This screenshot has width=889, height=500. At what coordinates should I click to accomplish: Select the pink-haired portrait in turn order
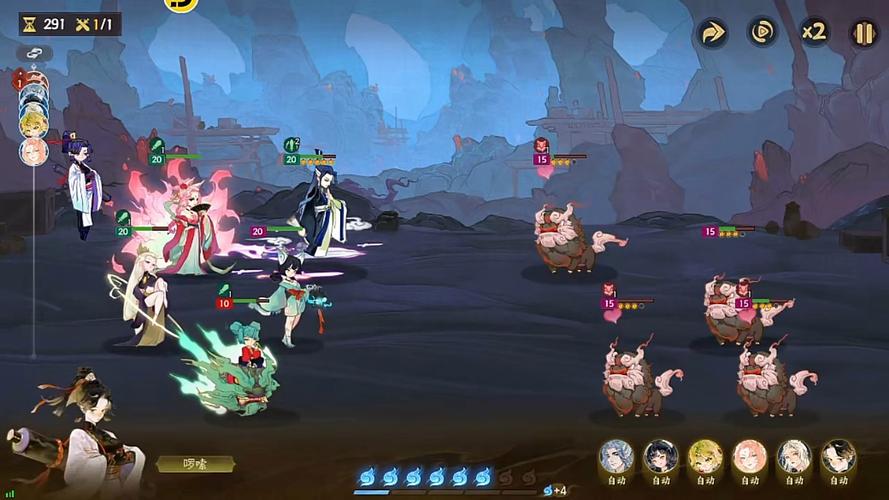[x=33, y=151]
